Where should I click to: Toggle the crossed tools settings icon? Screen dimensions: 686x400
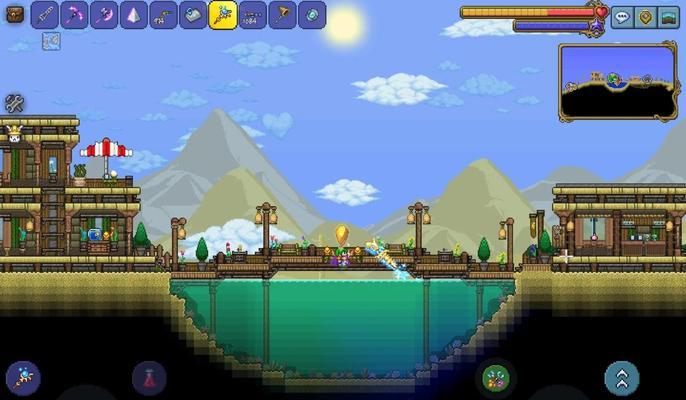15,103
